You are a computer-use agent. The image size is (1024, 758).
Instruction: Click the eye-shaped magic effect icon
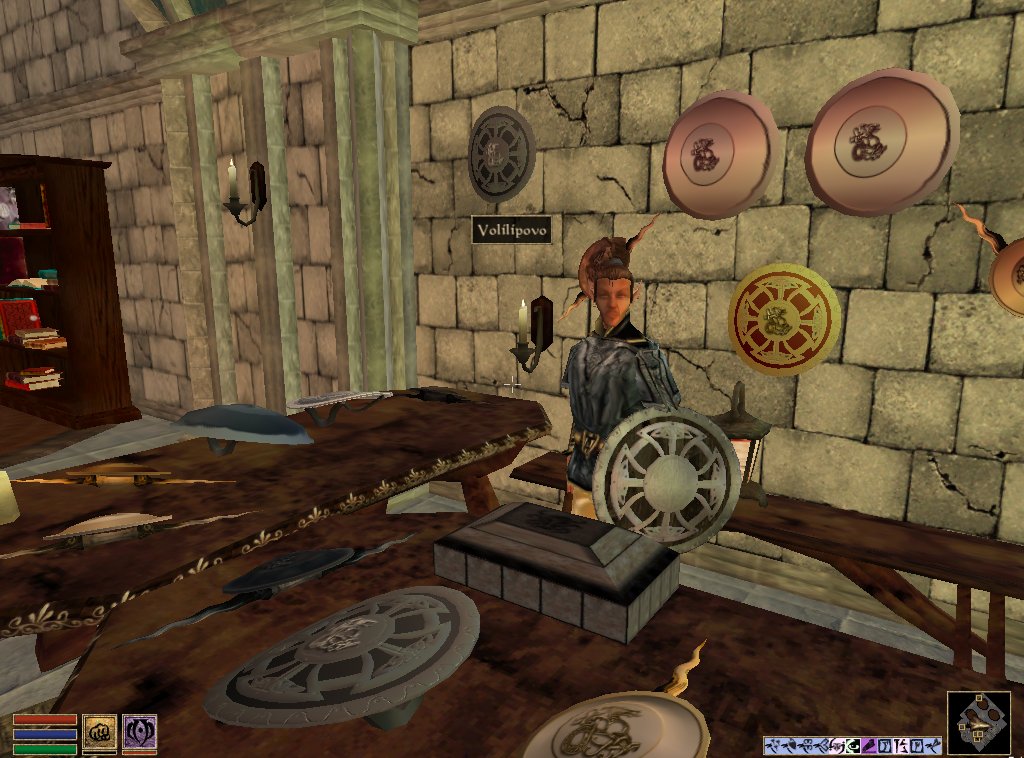(854, 745)
